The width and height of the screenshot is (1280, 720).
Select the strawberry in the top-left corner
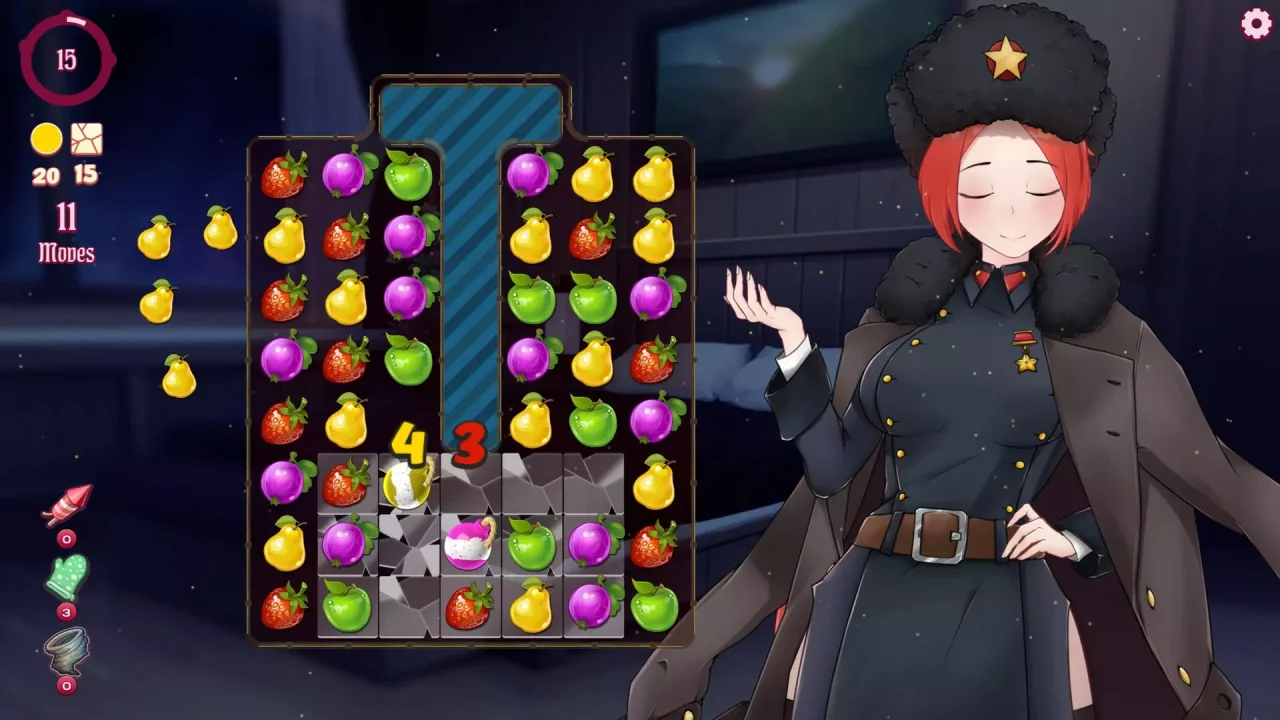click(287, 176)
